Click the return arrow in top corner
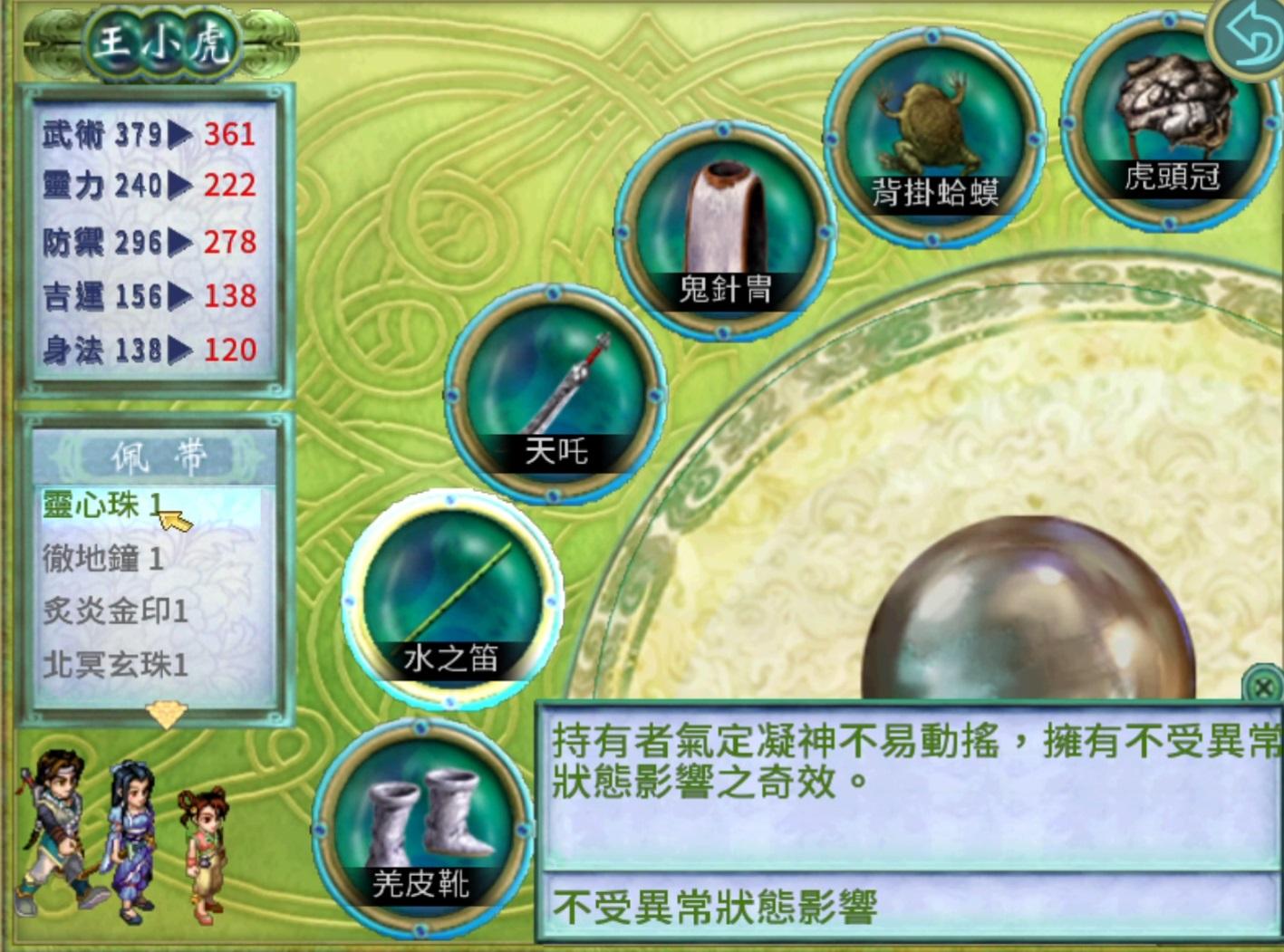This screenshot has width=1284, height=952. (1249, 38)
